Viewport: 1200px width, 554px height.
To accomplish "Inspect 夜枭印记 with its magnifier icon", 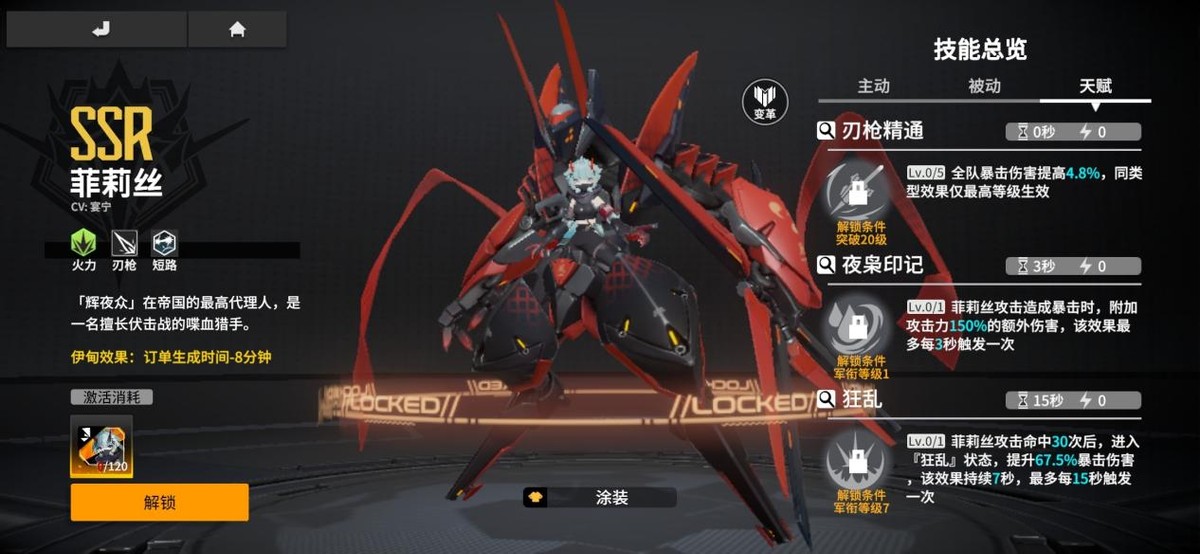I will point(827,265).
